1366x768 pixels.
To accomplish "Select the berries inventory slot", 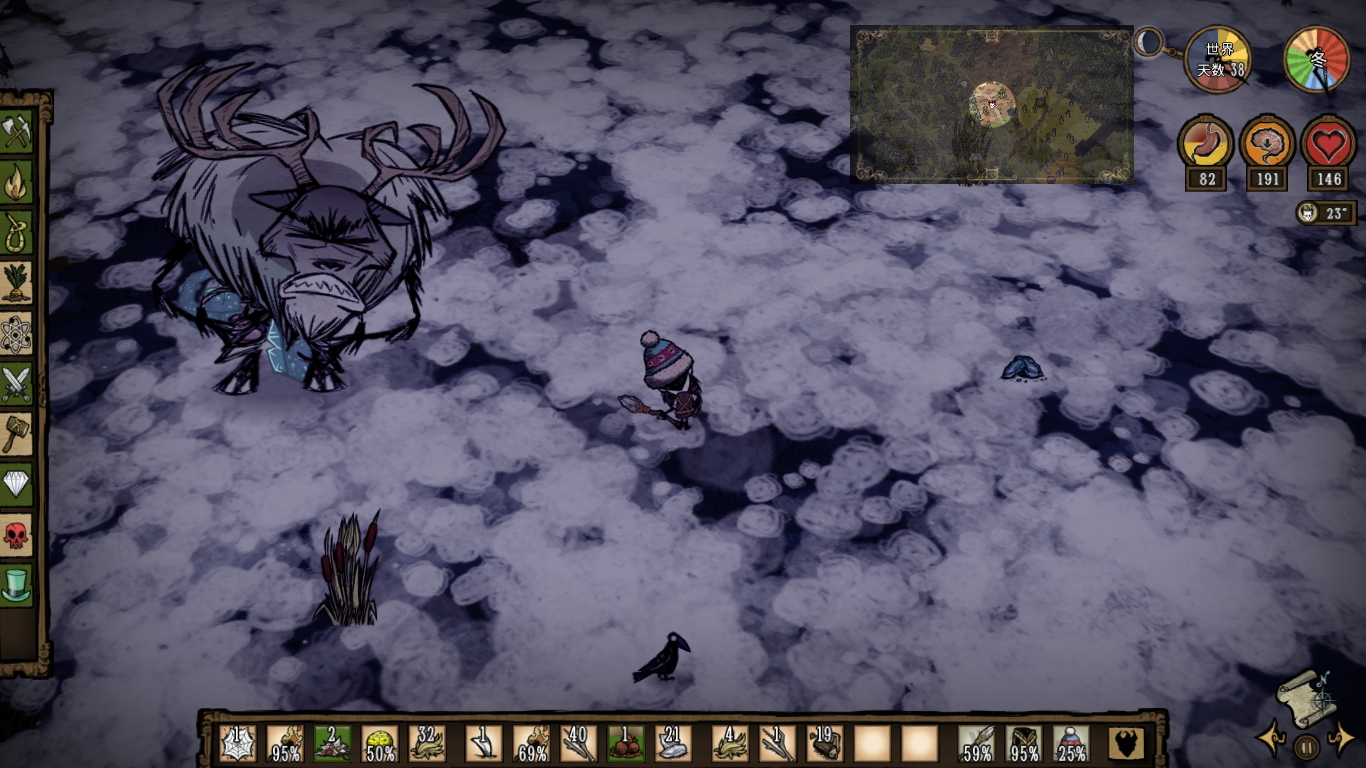I will tap(627, 744).
